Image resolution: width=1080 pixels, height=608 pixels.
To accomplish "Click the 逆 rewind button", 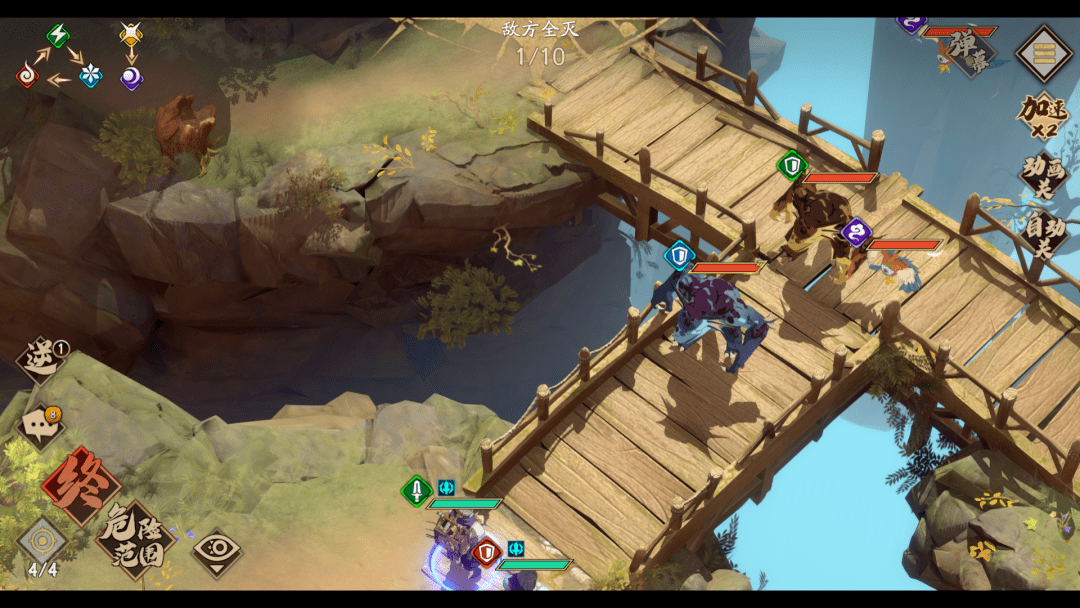I will click(41, 361).
